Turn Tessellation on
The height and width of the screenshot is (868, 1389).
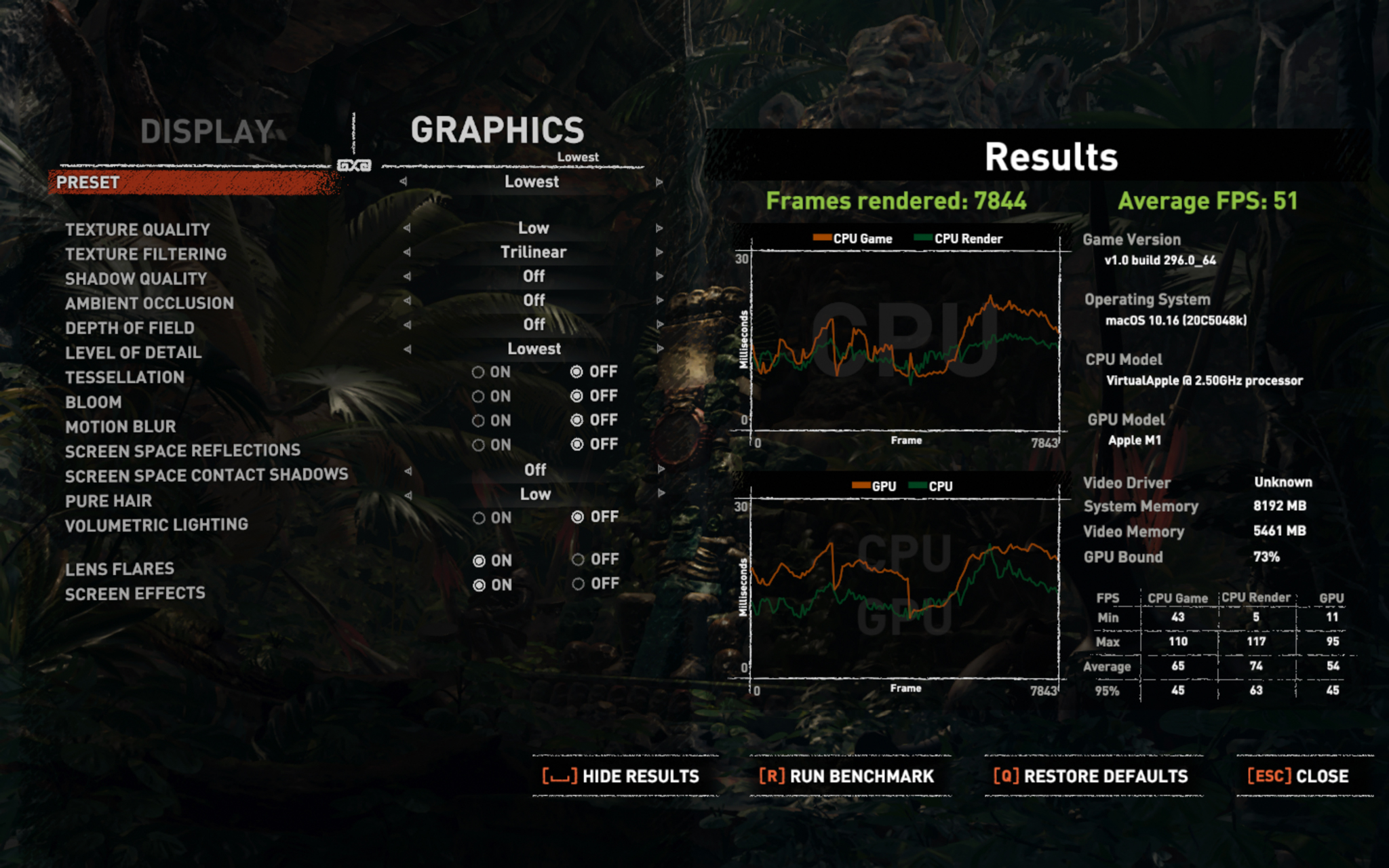[479, 372]
